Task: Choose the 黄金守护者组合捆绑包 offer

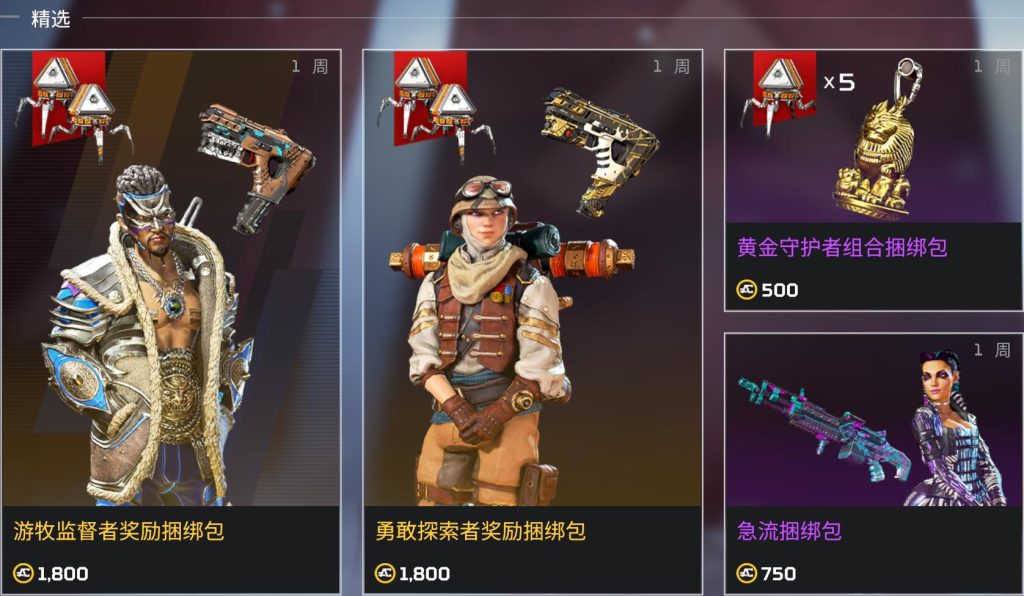Action: [x=873, y=180]
